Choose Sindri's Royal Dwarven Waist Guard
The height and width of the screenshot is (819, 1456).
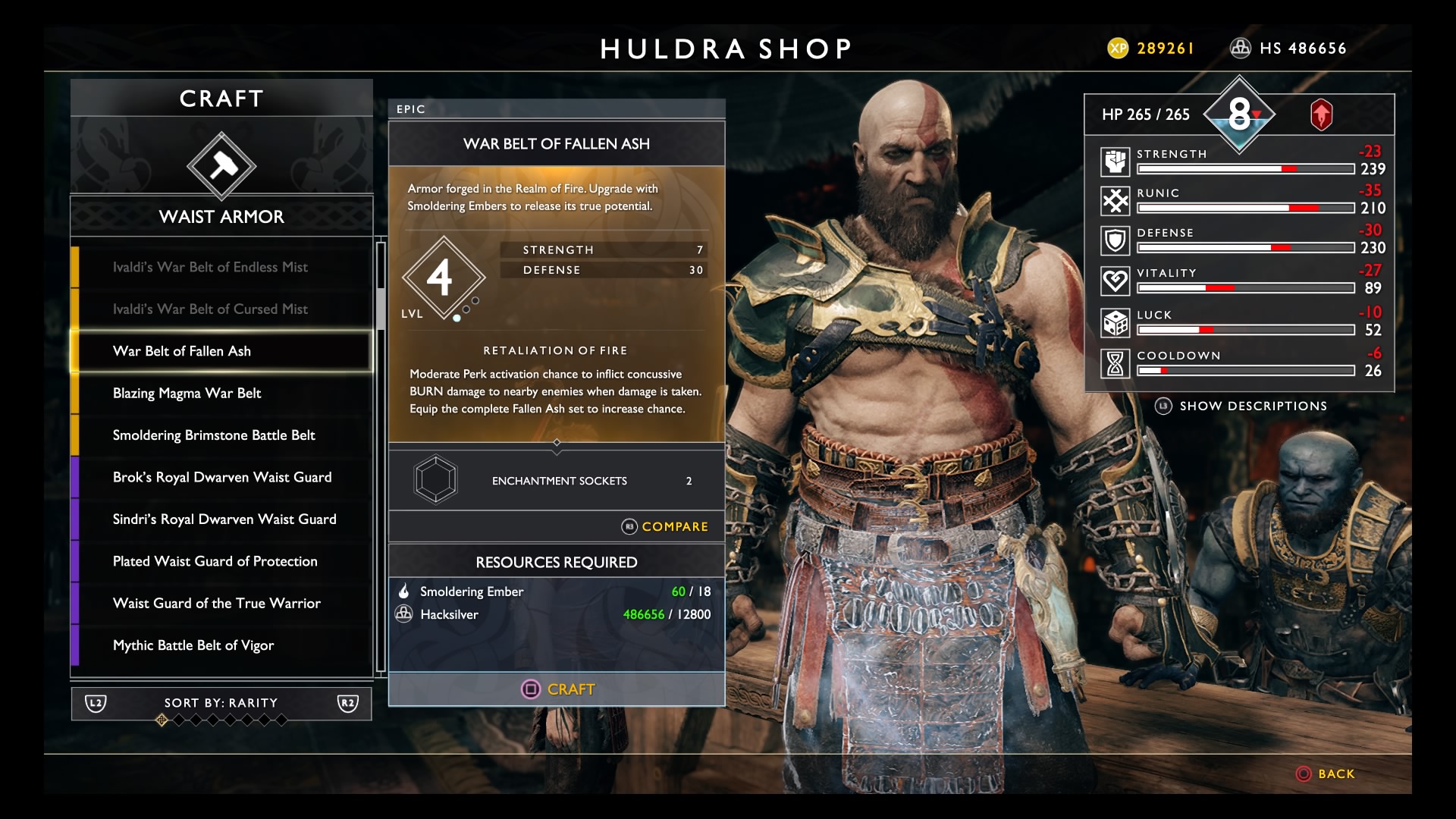[x=224, y=519]
